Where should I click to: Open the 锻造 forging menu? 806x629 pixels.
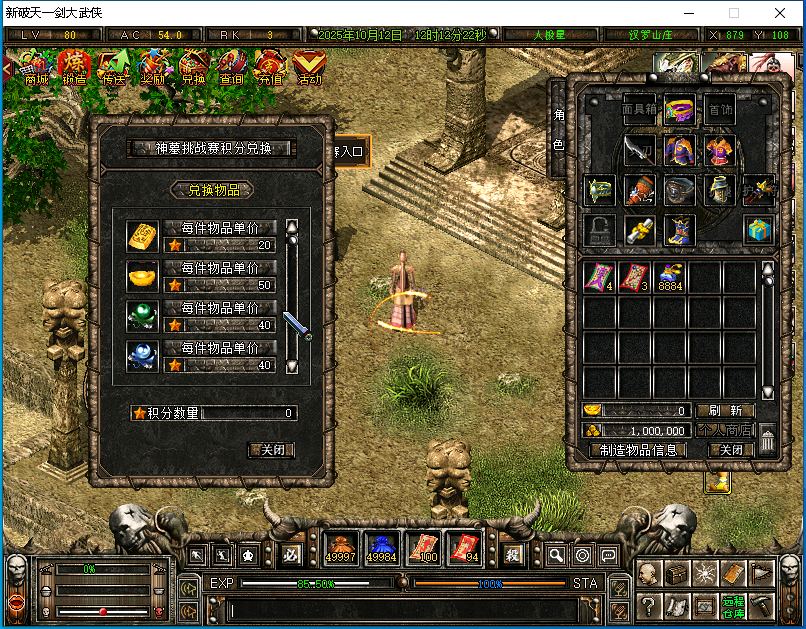coord(75,68)
